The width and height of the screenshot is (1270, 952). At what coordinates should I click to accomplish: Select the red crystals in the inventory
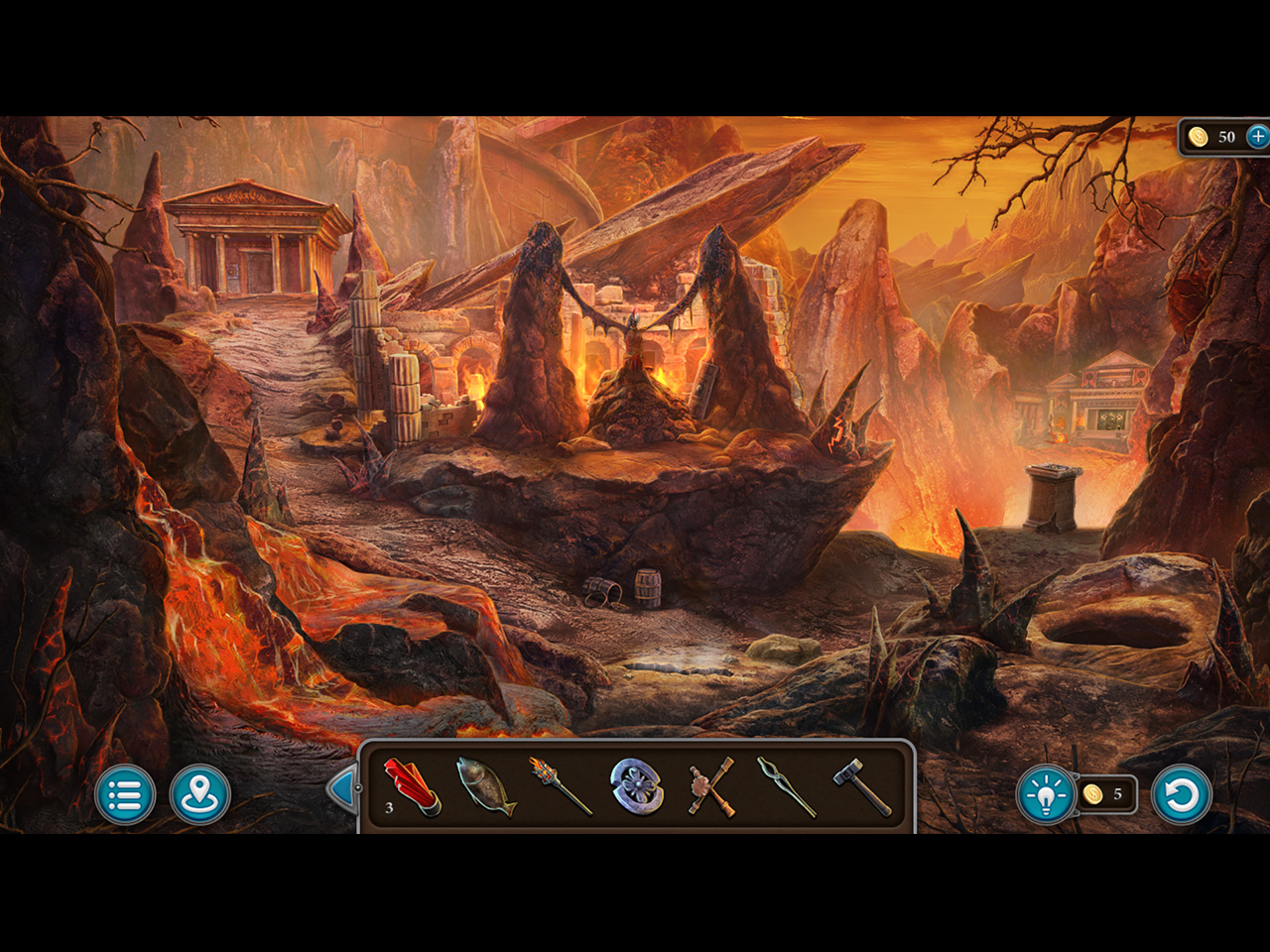tap(412, 786)
